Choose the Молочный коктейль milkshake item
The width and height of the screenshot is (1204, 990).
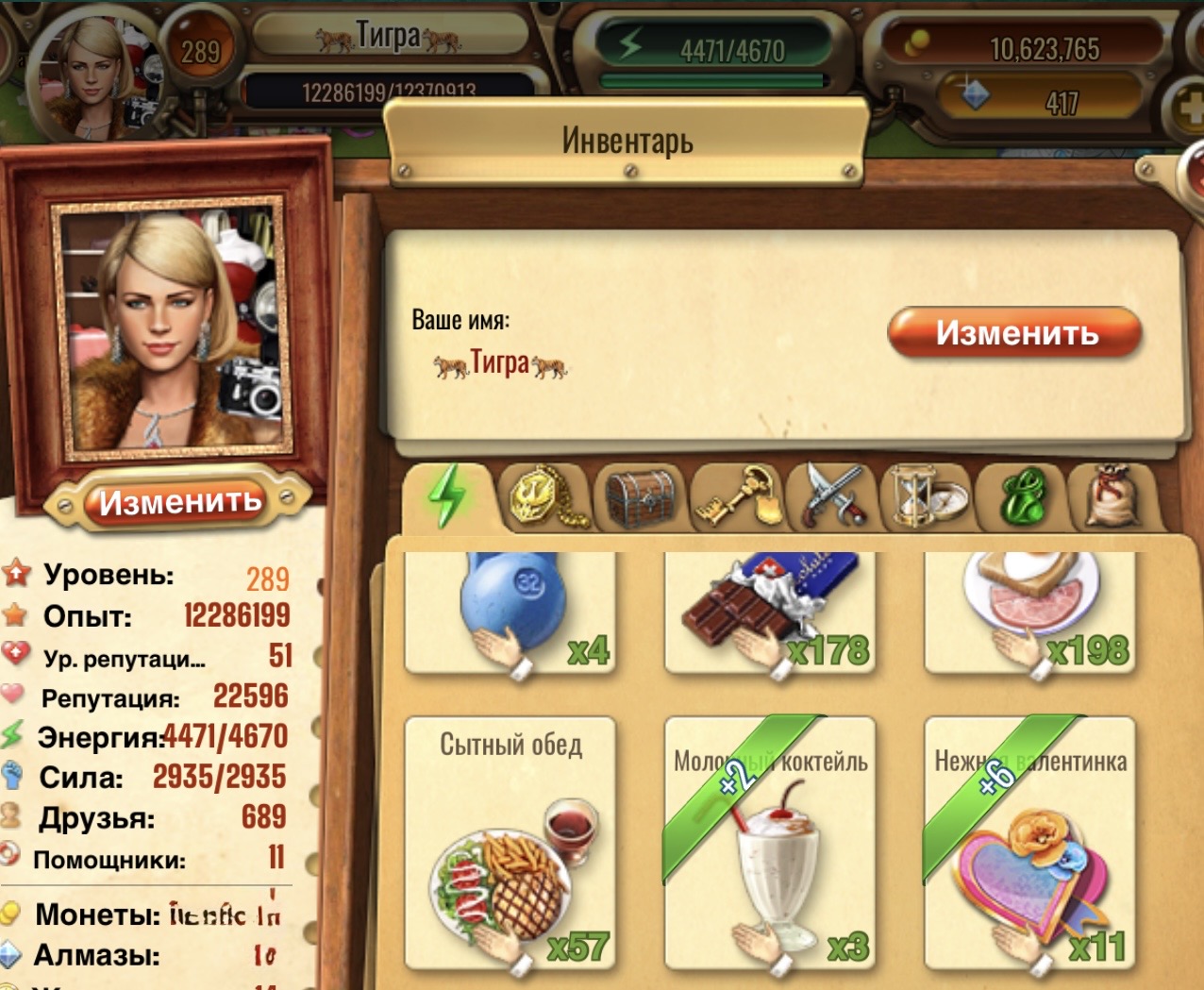click(x=770, y=843)
